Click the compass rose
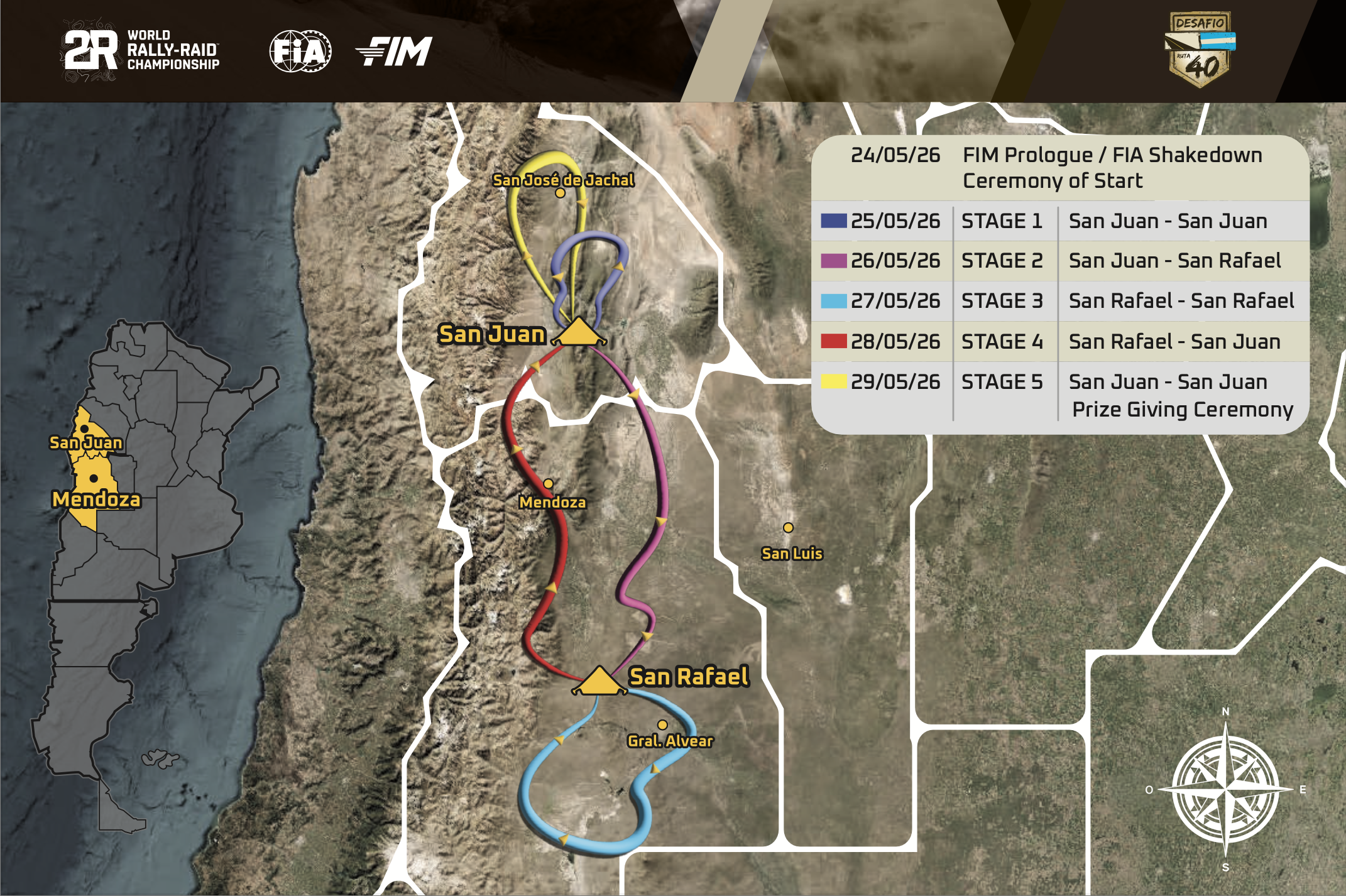Viewport: 1346px width, 896px height. [x=1225, y=789]
